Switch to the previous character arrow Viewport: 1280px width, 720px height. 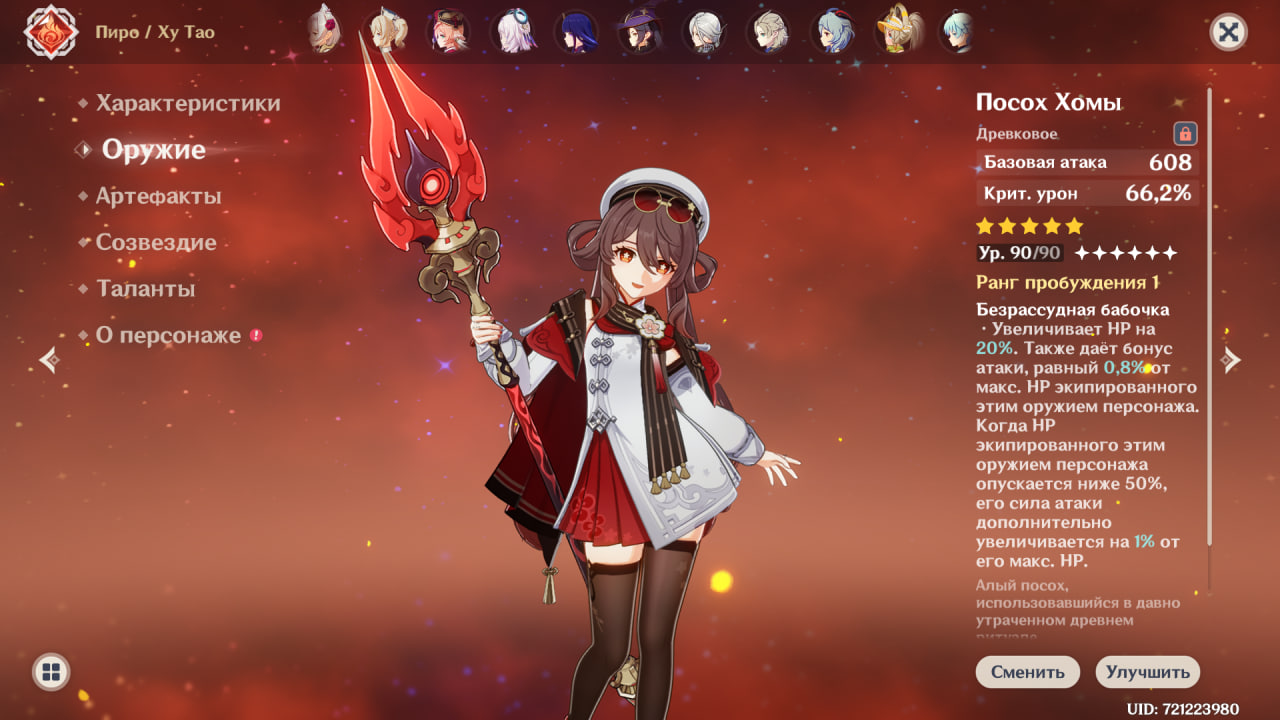[49, 360]
